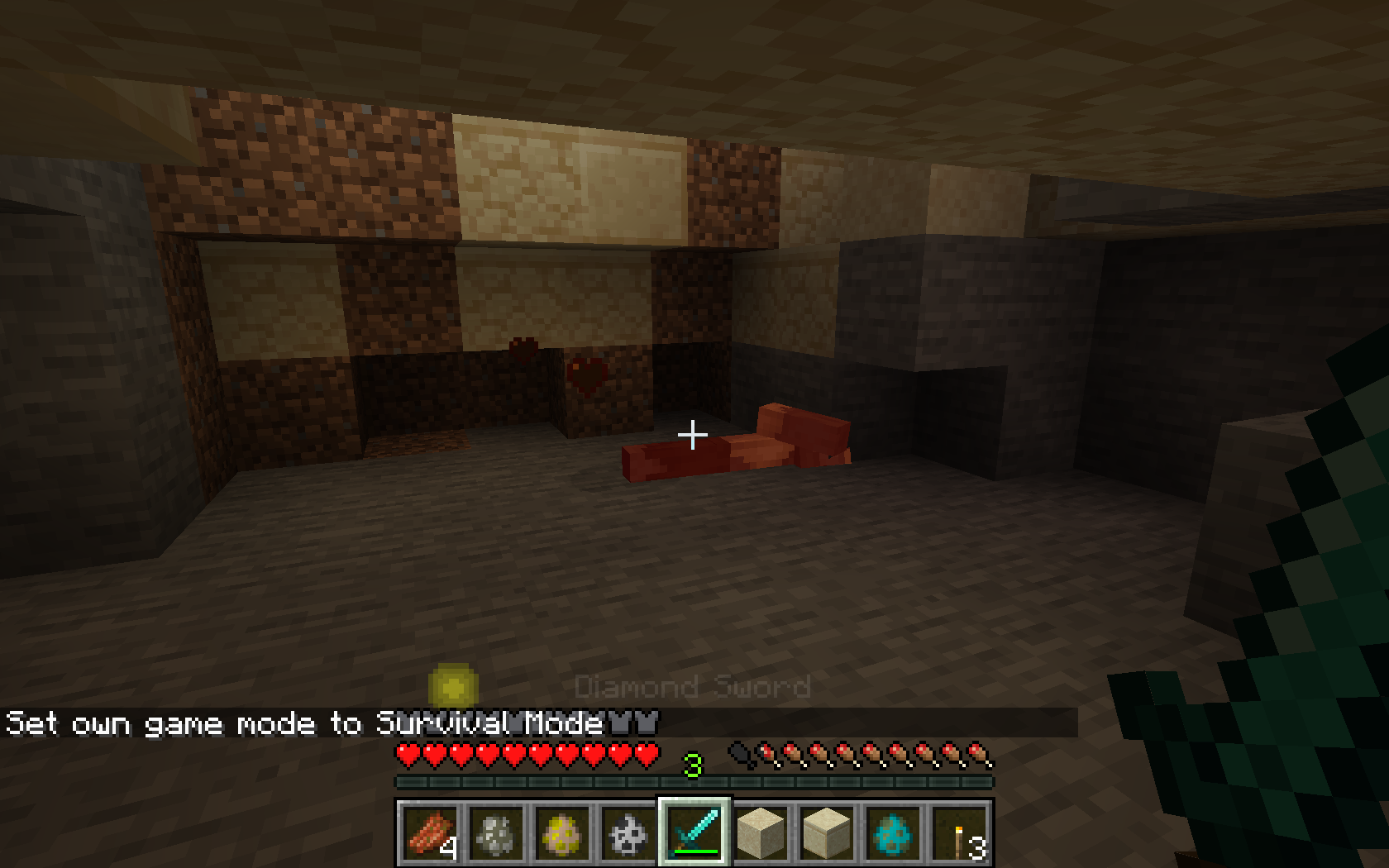Select the torch stack in hotbar
The width and height of the screenshot is (1389, 868).
pos(959,832)
